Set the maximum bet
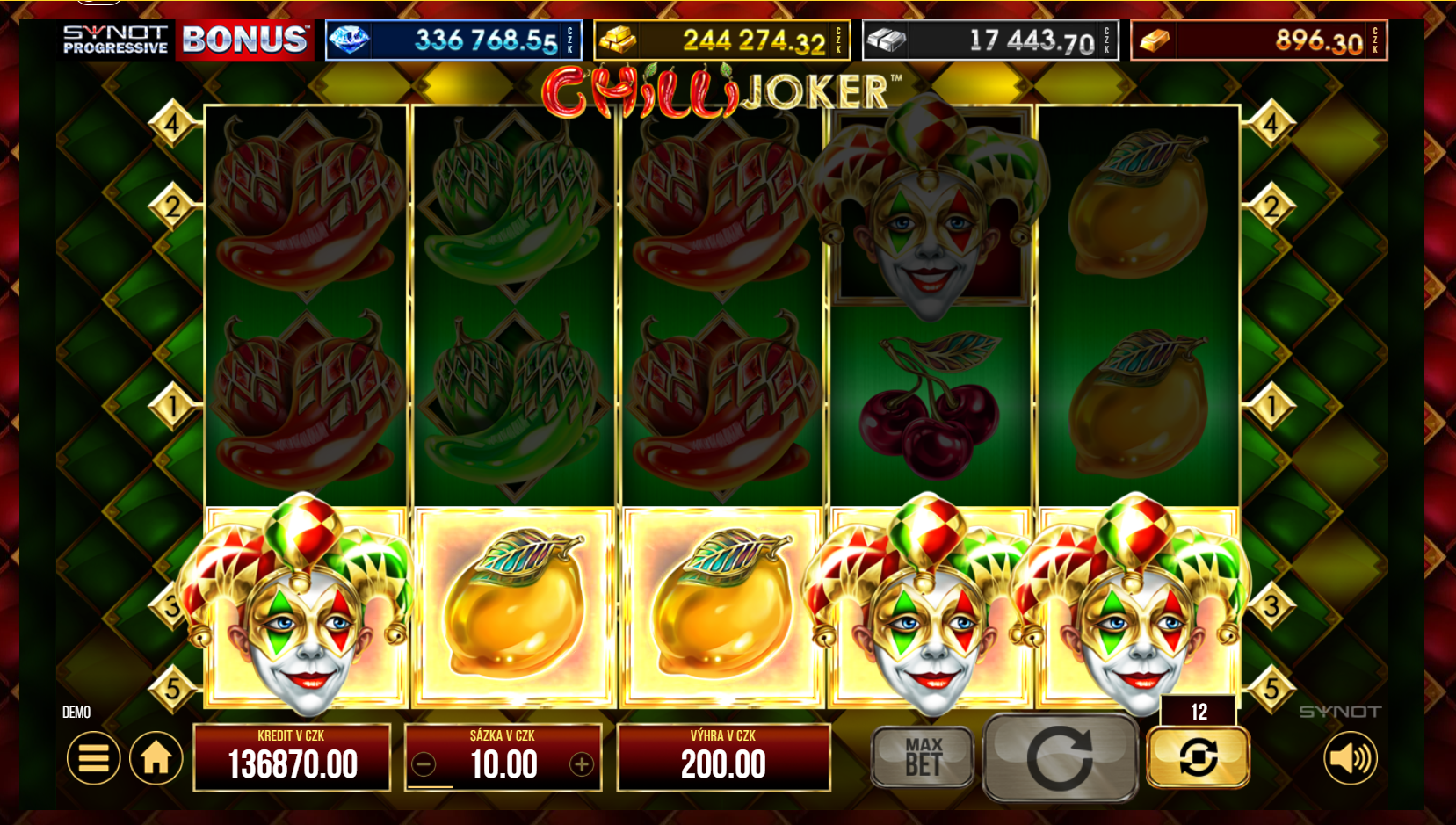 (x=923, y=756)
